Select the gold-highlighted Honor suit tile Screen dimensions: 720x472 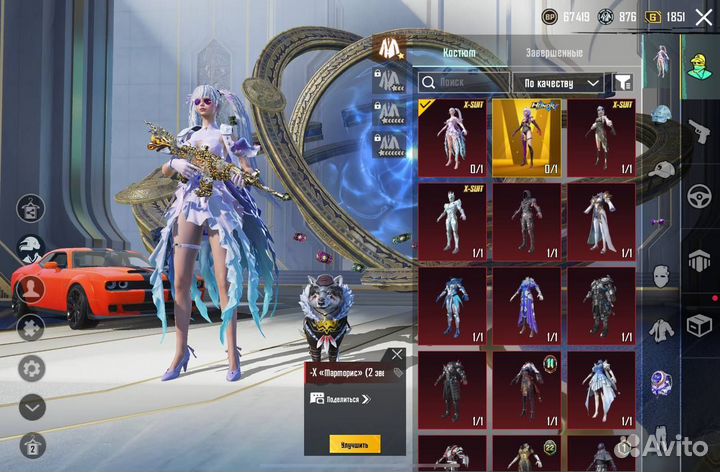526,137
